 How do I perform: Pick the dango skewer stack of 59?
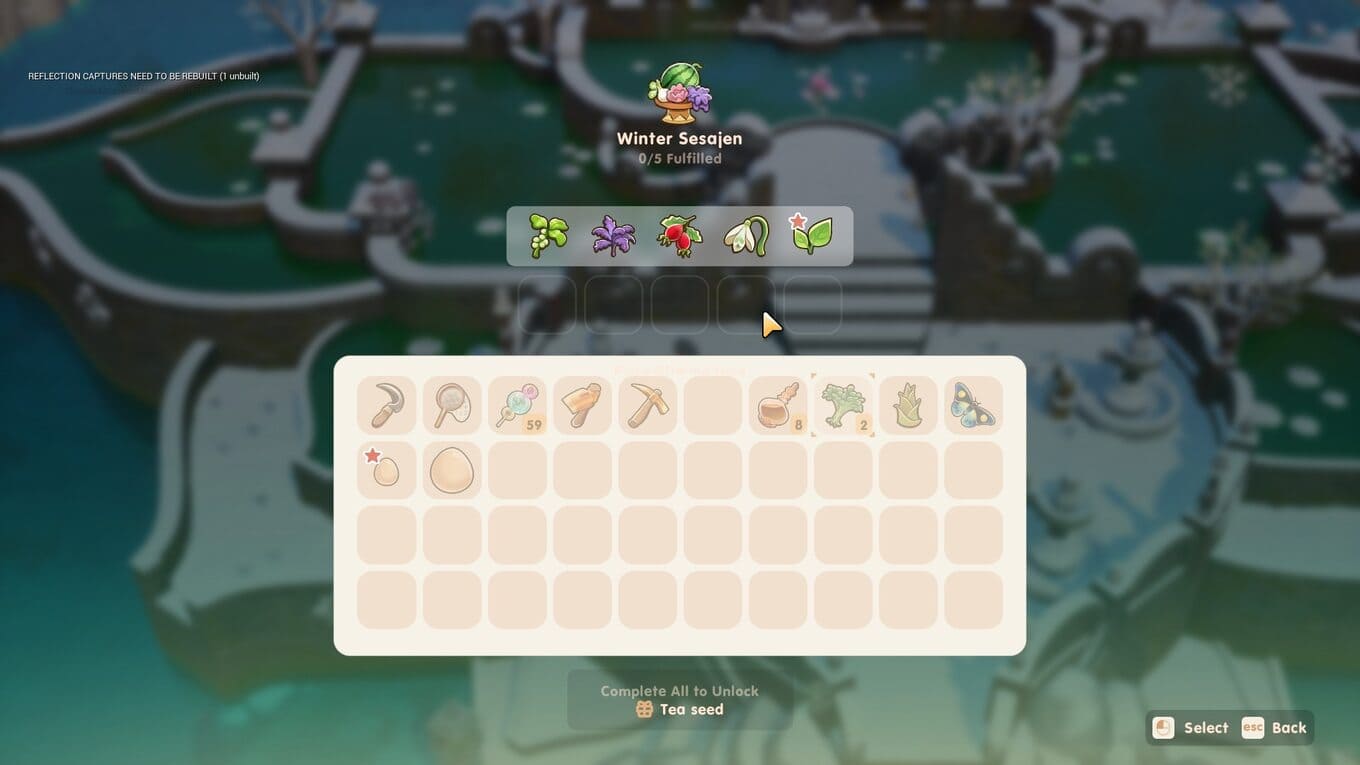pyautogui.click(x=517, y=406)
